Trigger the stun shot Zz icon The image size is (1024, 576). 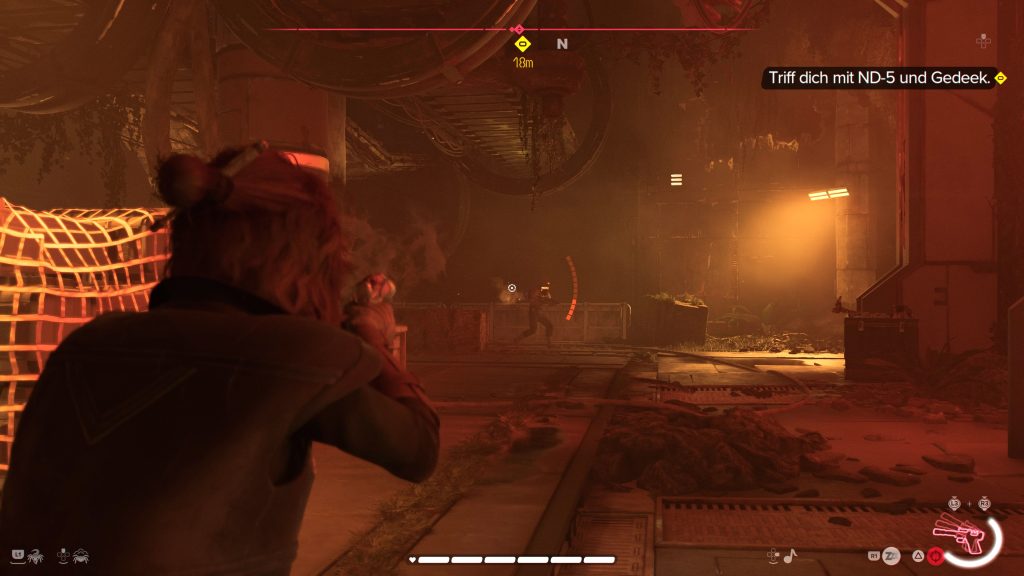click(890, 554)
